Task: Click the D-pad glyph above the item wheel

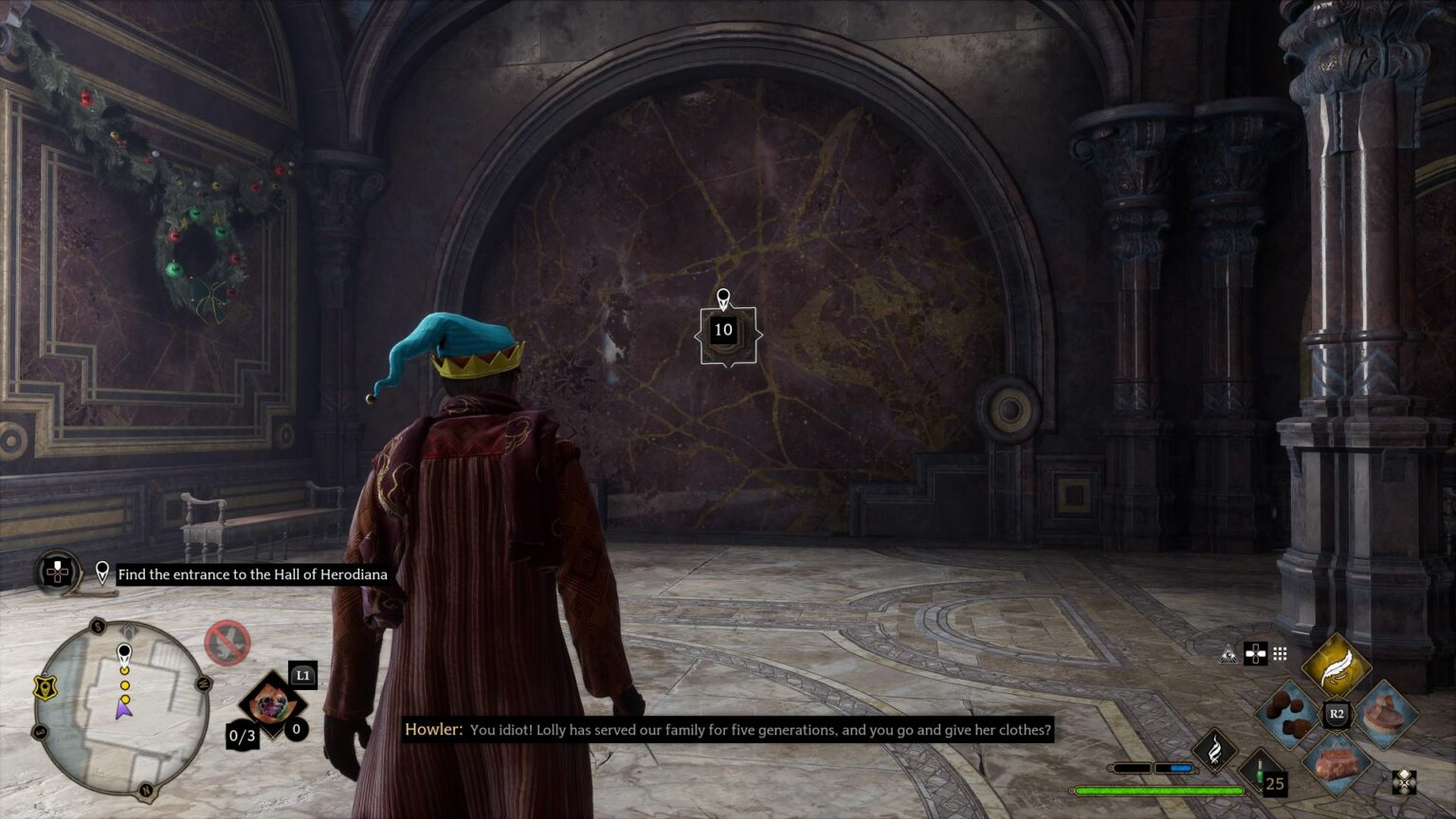Action: coord(1255,655)
